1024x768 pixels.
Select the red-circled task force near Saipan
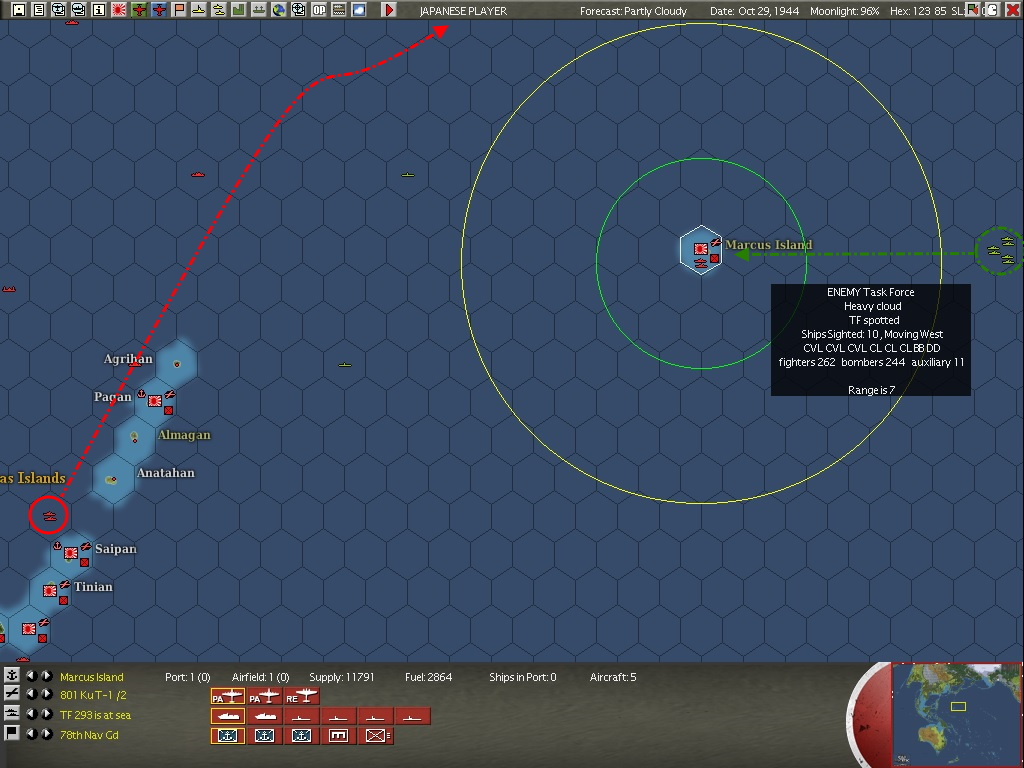48,515
